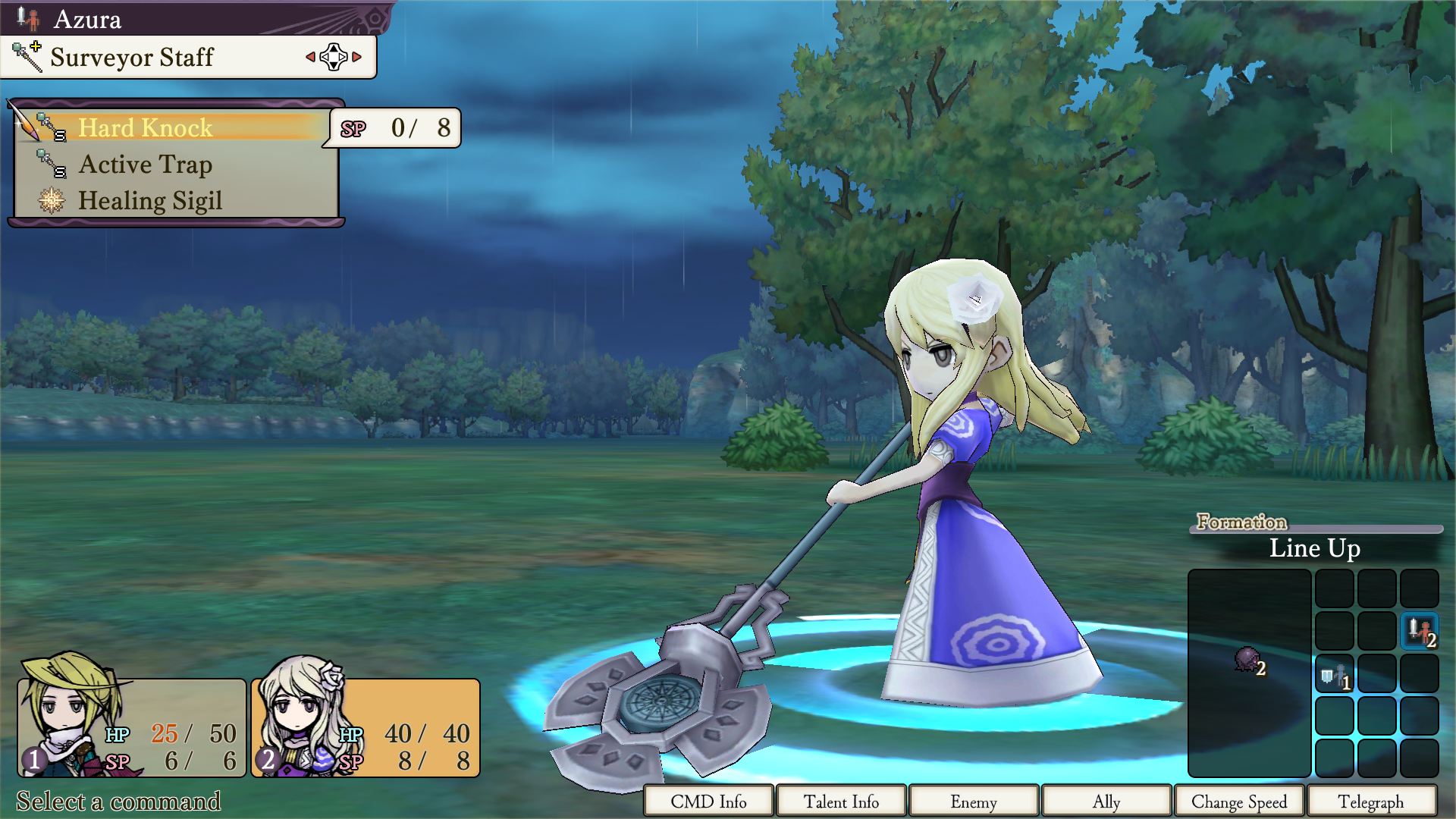
Task: Select ally 1 tile on formation grid
Action: click(1334, 674)
